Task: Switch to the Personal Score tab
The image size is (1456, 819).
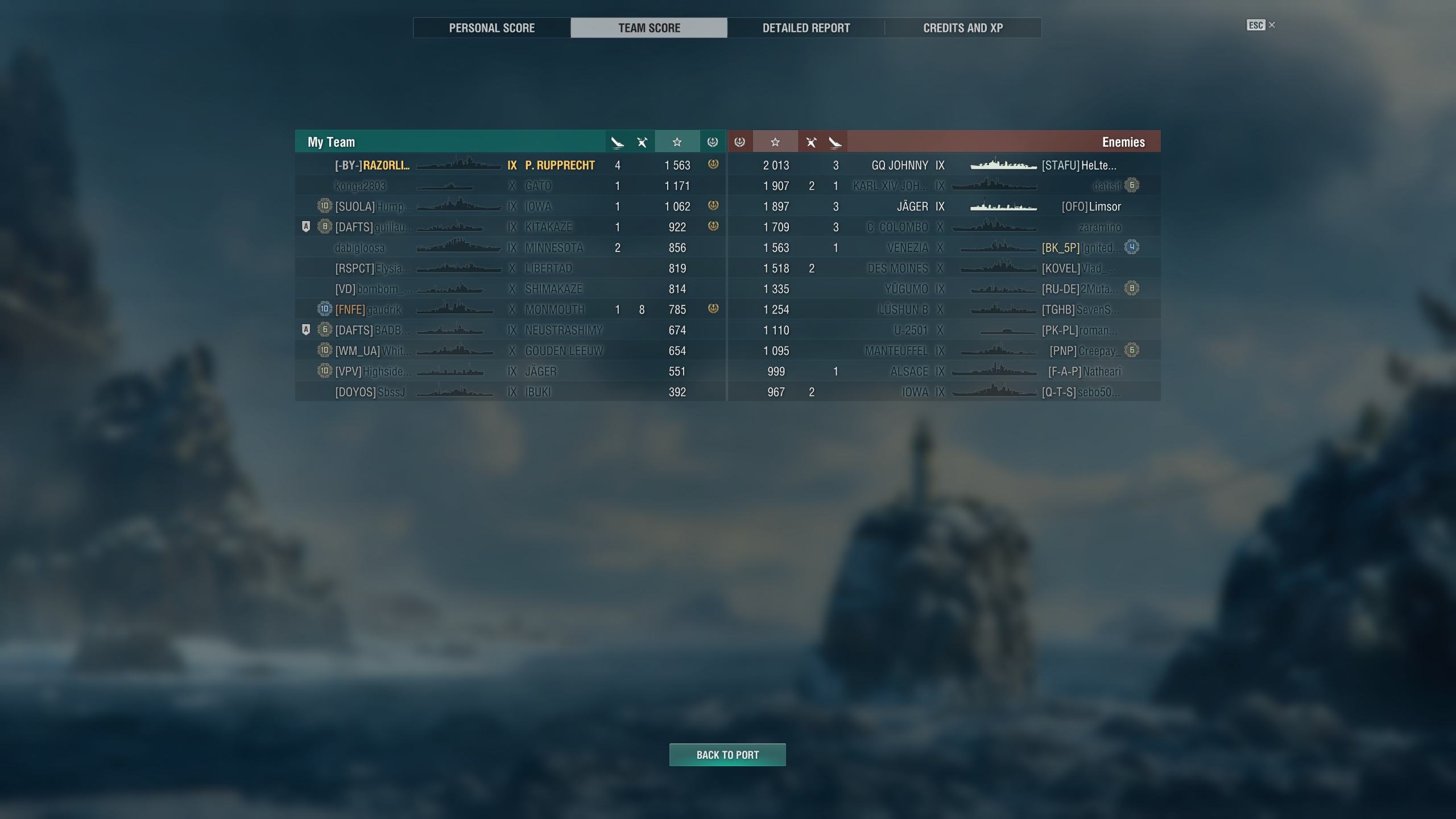Action: [x=491, y=27]
